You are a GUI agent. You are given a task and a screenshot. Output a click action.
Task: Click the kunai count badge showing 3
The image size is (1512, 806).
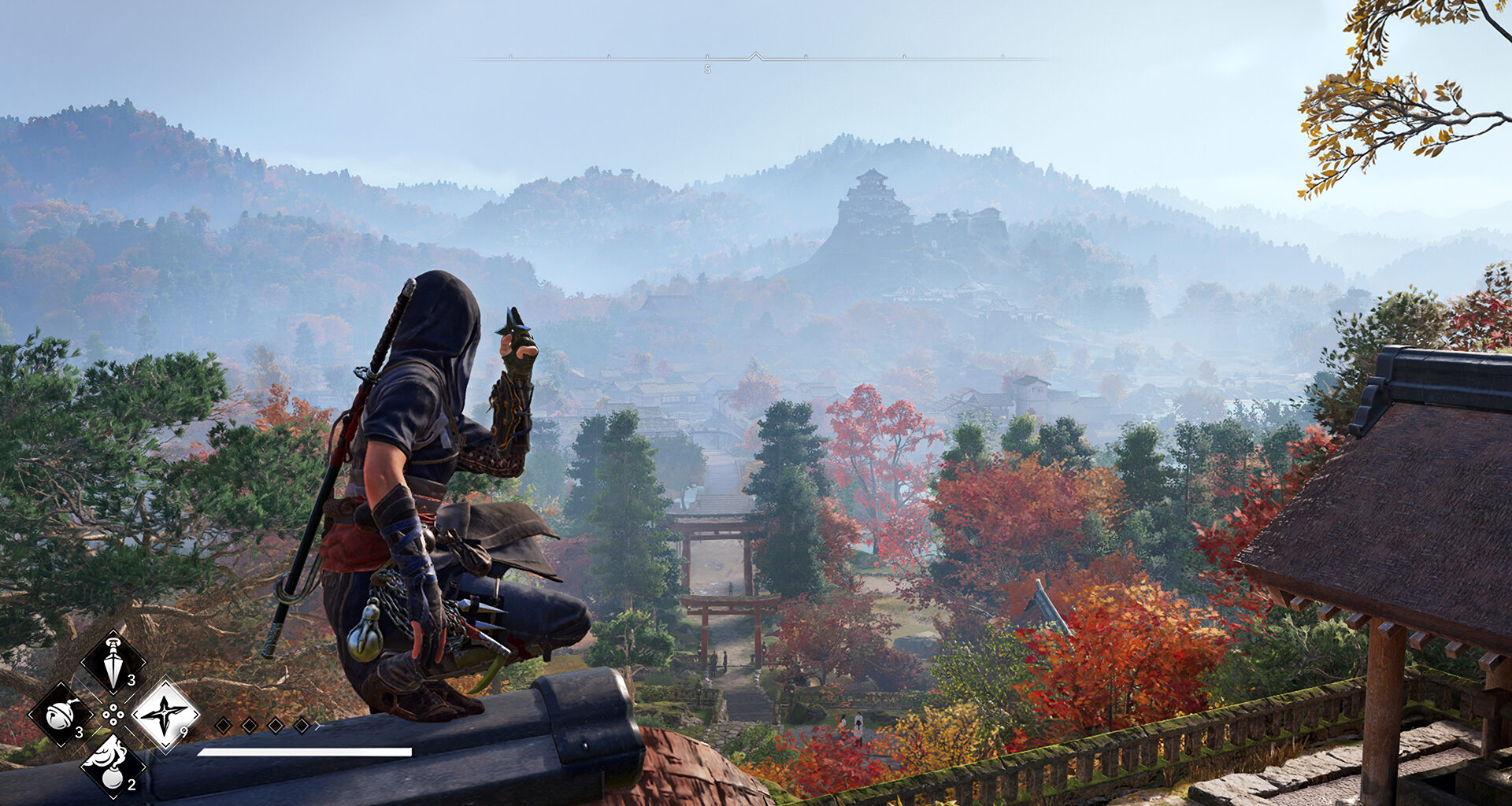(x=130, y=682)
